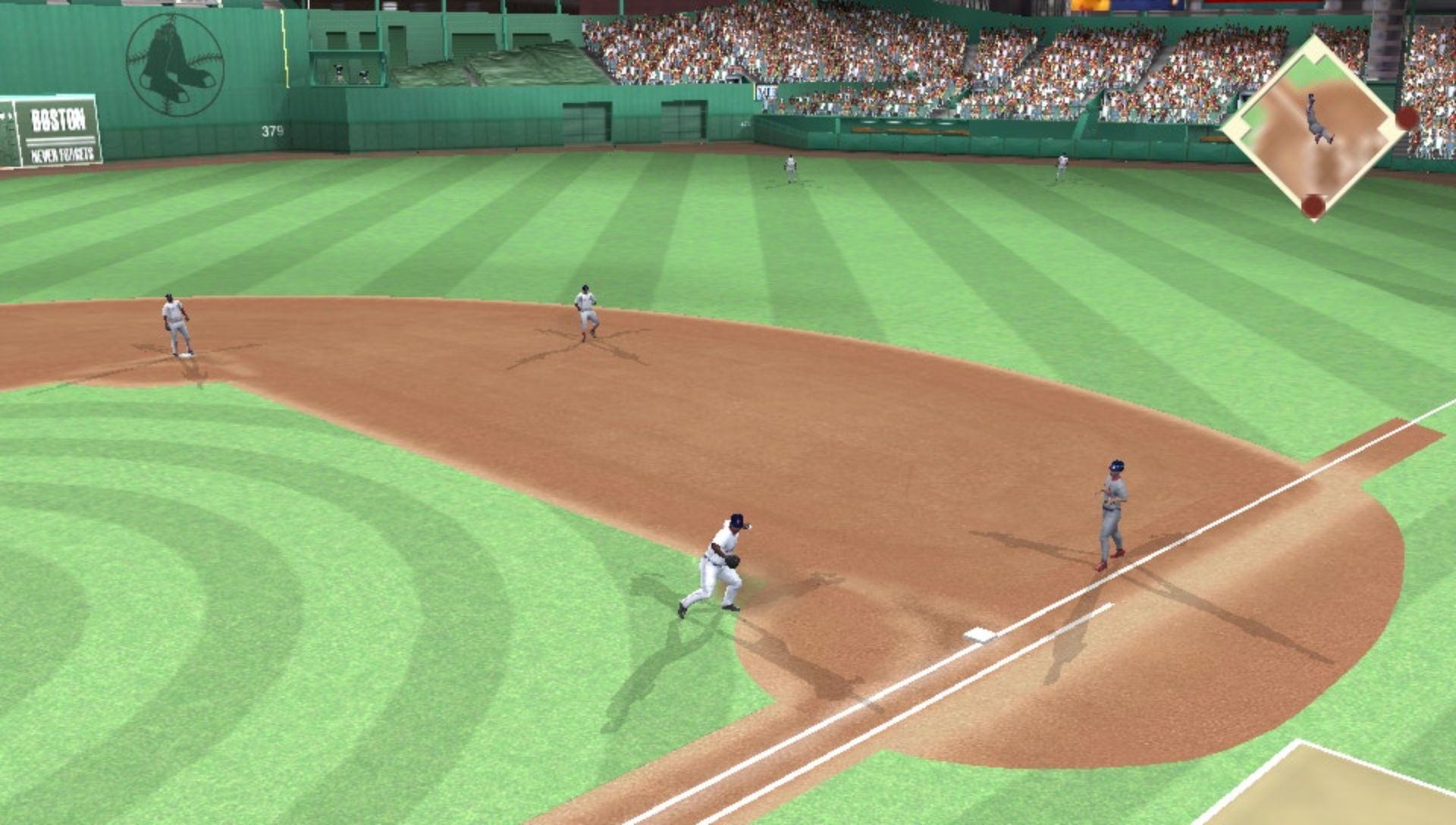Select the red marker at the minimap's bottom corner
1456x825 pixels.
(1313, 205)
